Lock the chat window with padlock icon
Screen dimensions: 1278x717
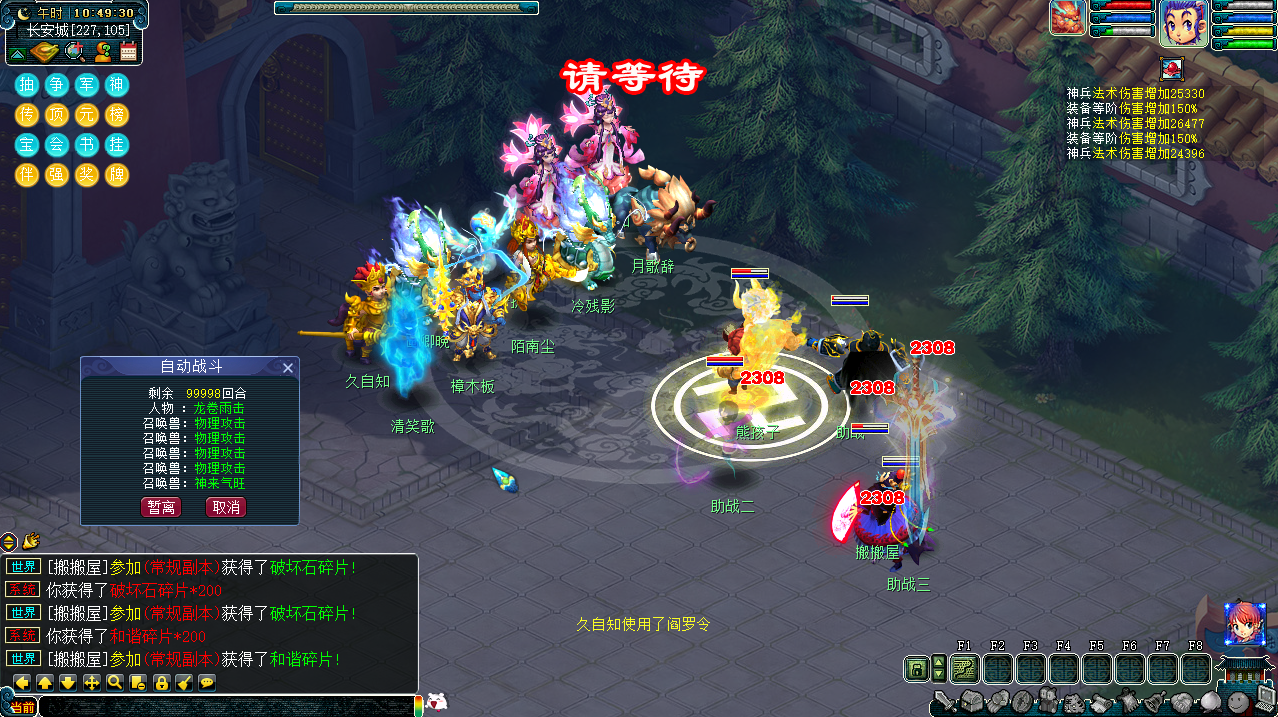click(x=161, y=683)
